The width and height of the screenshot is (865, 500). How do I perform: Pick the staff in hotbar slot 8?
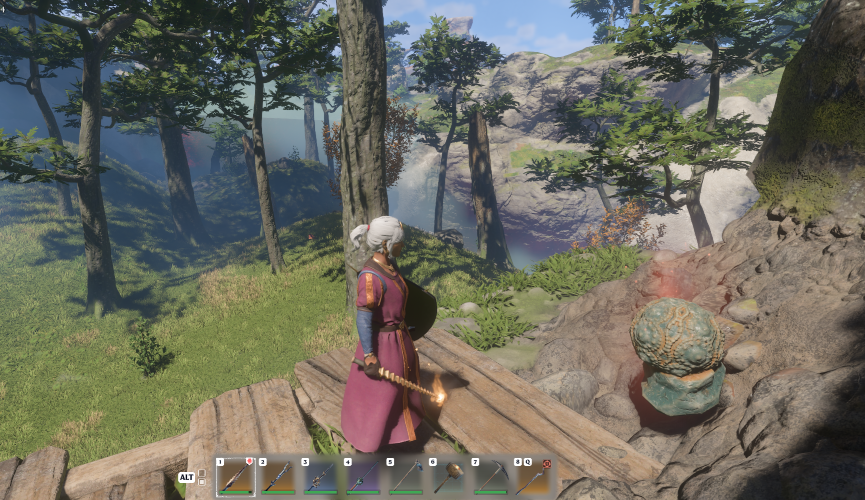pyautogui.click(x=532, y=477)
